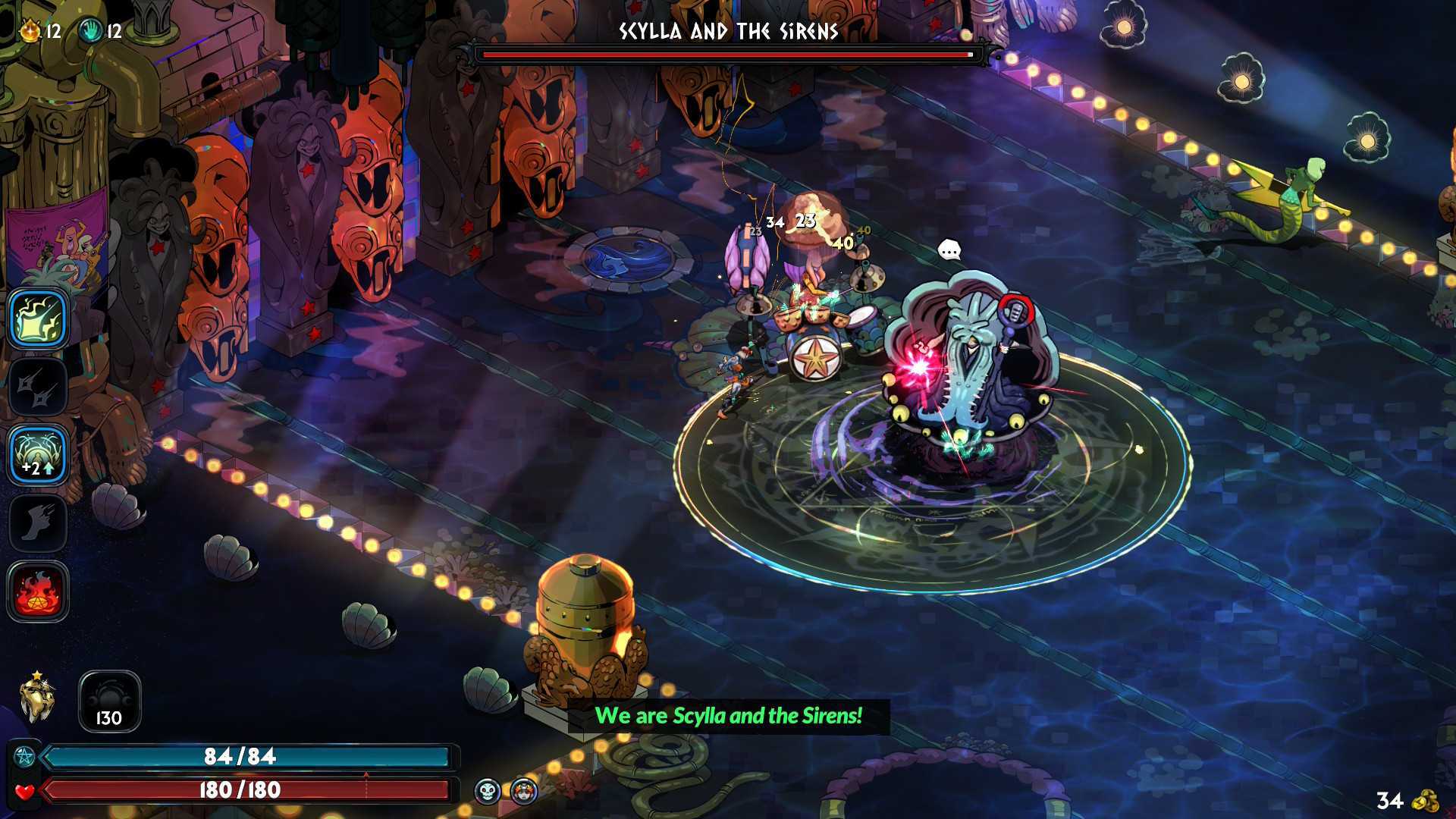Select the lightning attack boon icon
This screenshot has width=1456, height=819.
[38, 318]
